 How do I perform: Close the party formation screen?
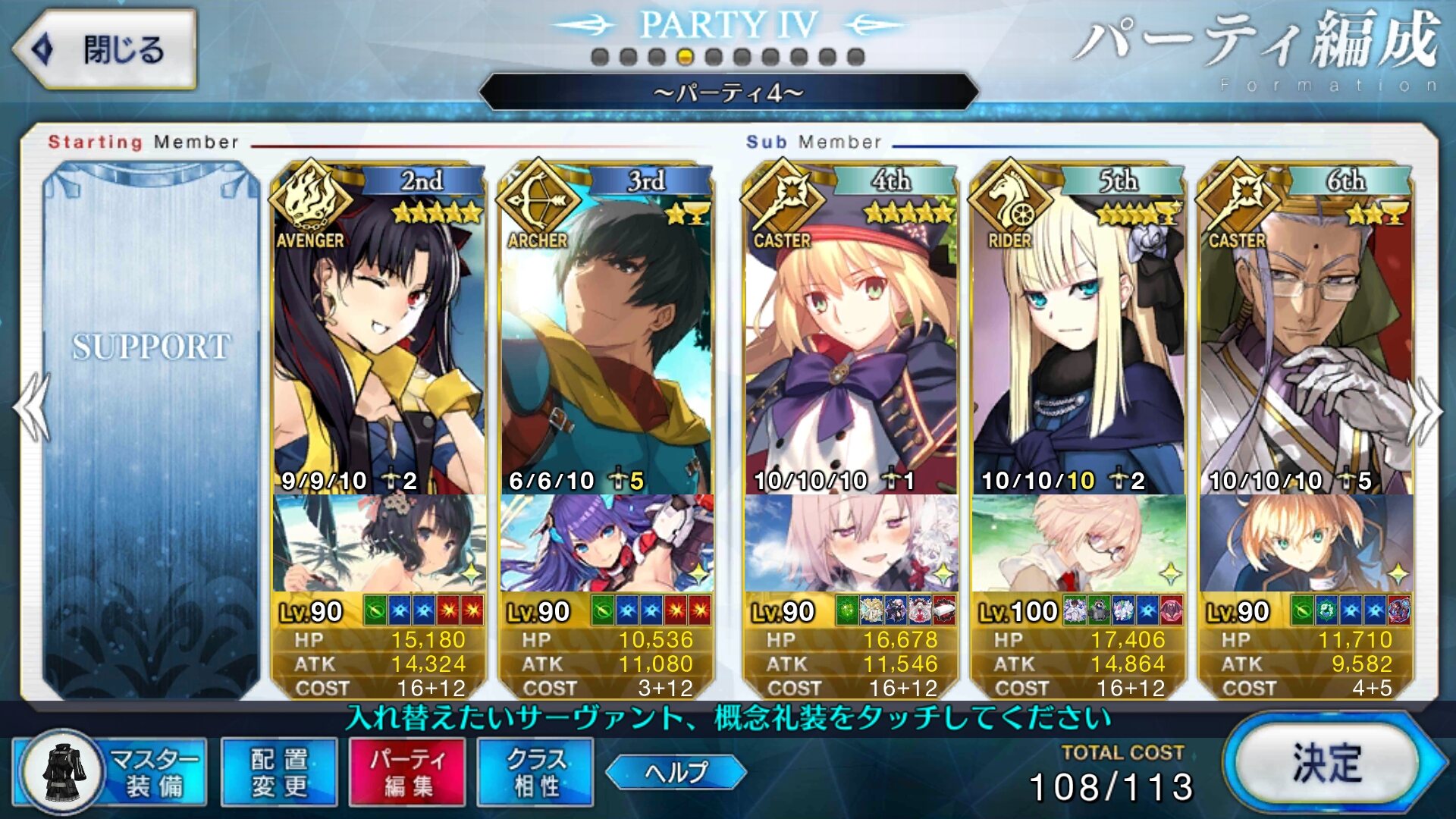(105, 50)
